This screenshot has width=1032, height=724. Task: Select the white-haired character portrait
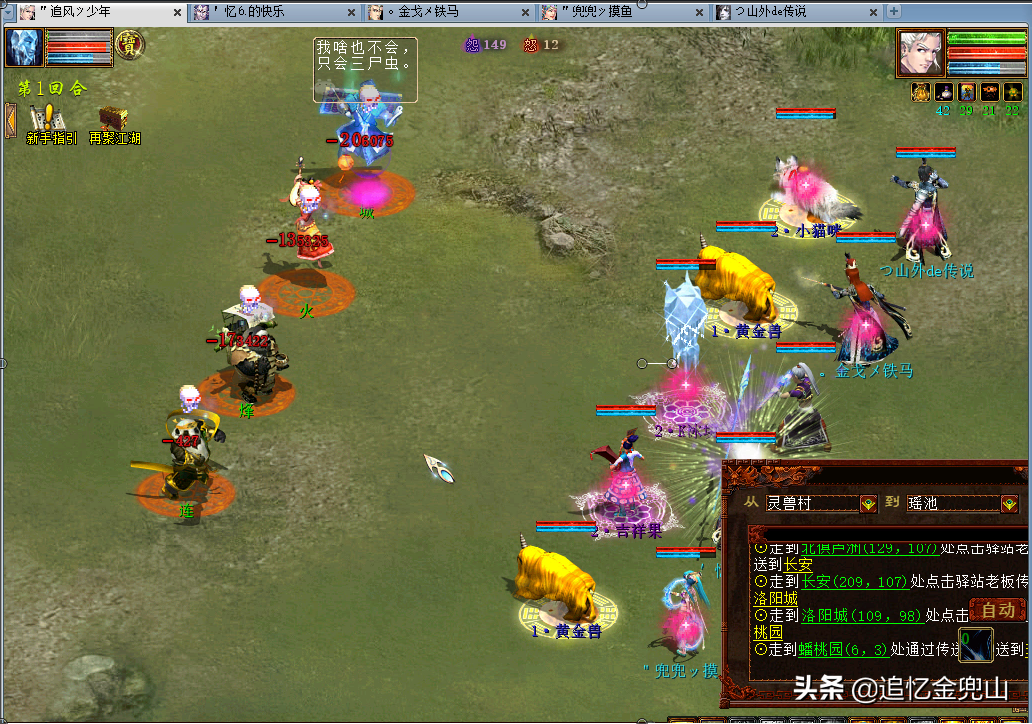920,52
